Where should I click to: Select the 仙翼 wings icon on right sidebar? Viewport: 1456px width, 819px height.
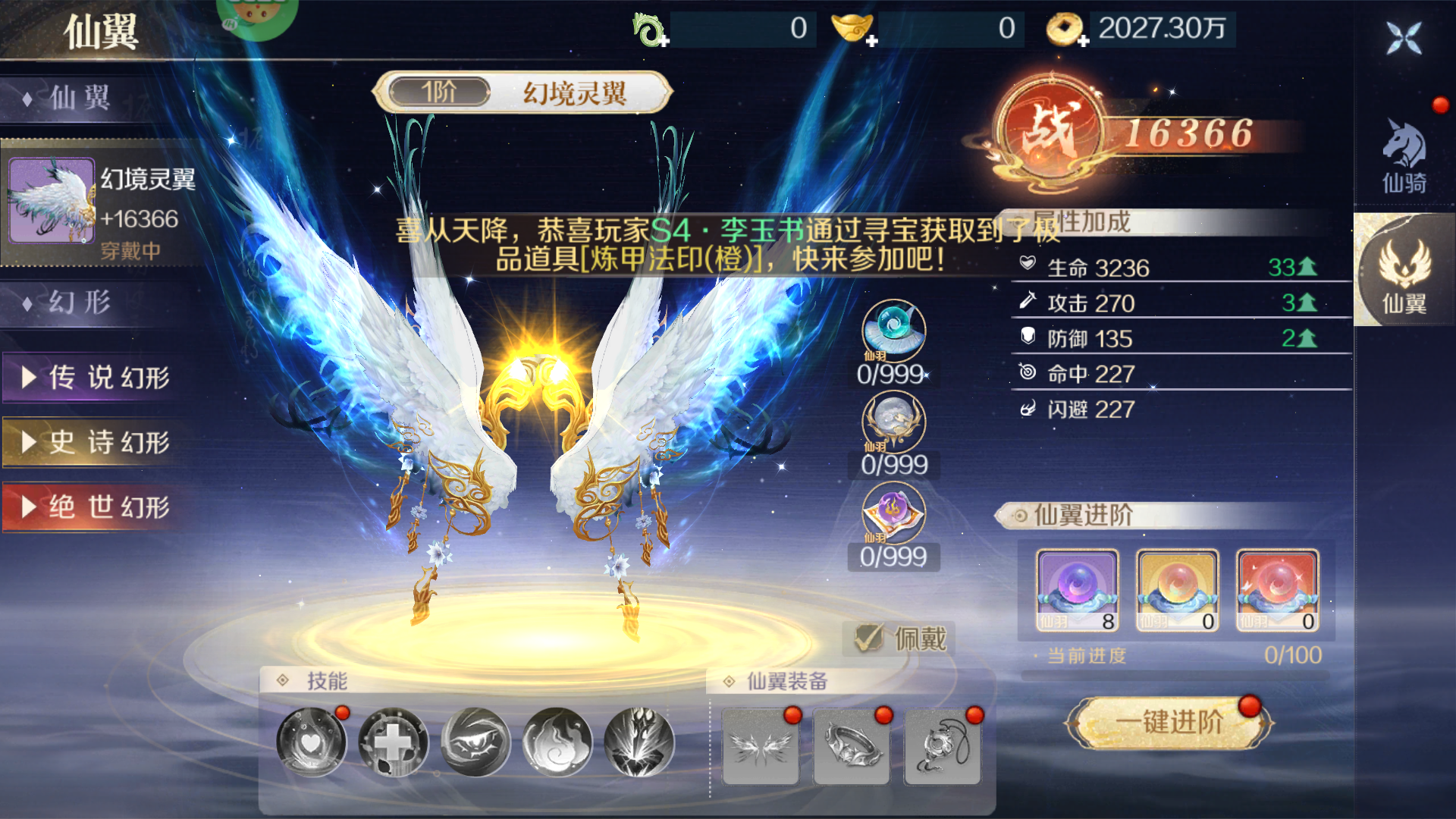(1404, 273)
